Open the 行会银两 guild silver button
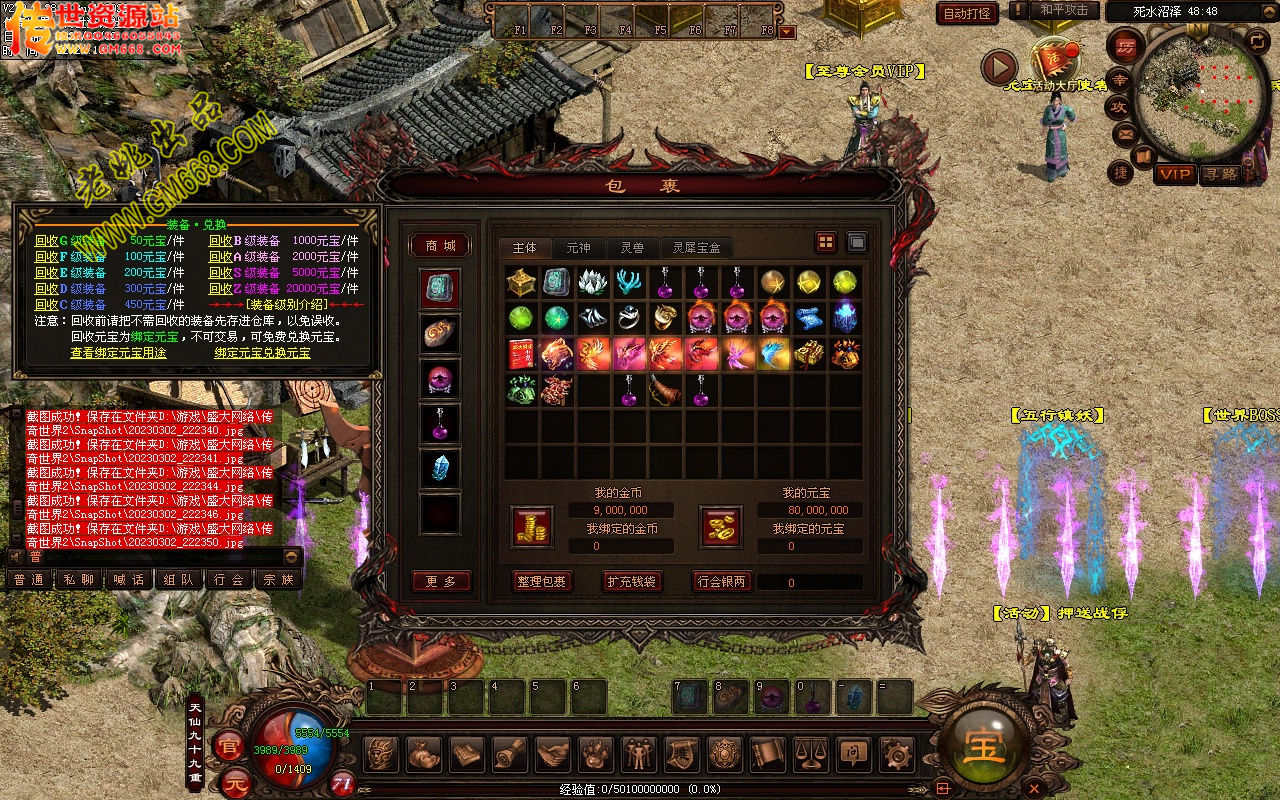The height and width of the screenshot is (800, 1280). (x=722, y=581)
